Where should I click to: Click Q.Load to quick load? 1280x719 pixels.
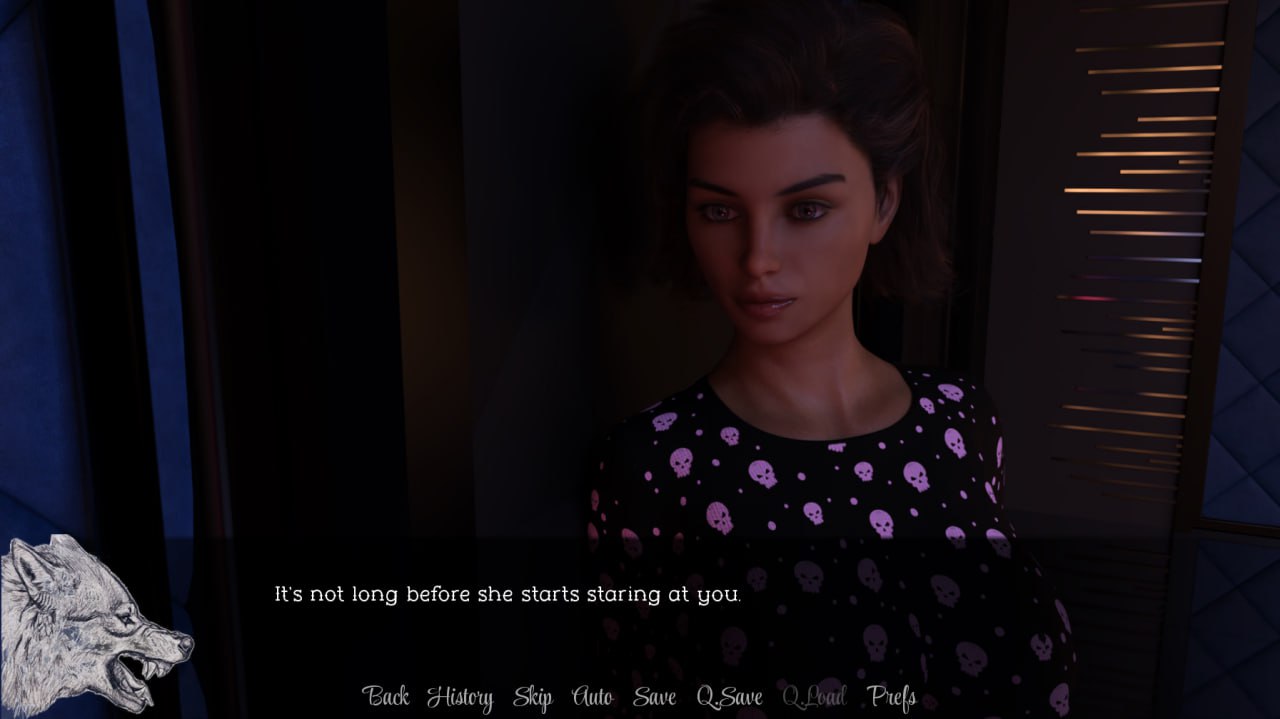814,697
